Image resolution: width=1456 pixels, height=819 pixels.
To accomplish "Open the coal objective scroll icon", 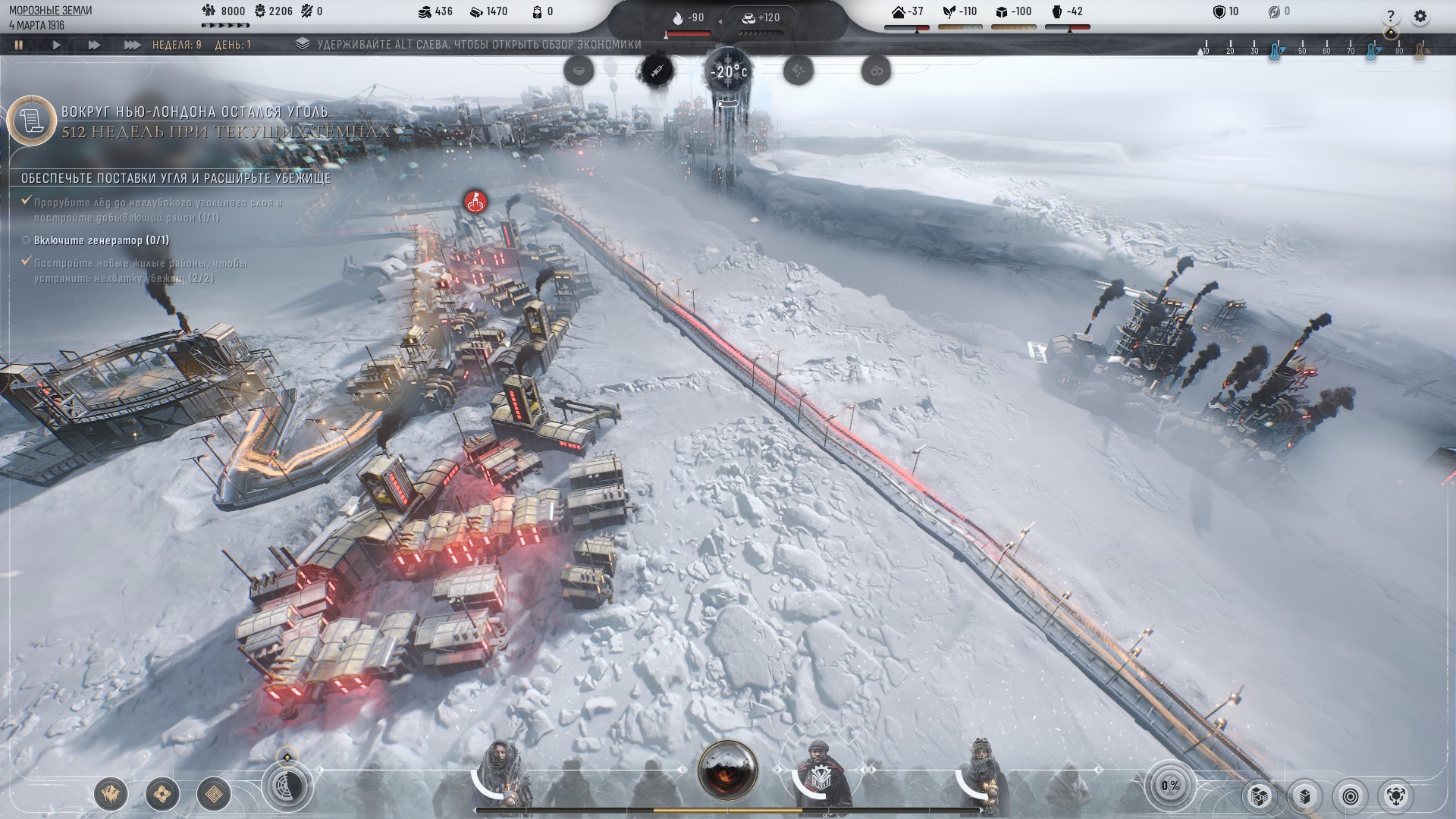I will [x=32, y=121].
